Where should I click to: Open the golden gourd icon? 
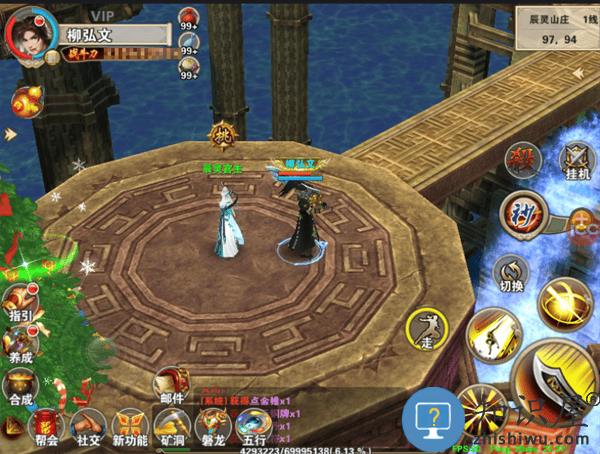tap(26, 101)
